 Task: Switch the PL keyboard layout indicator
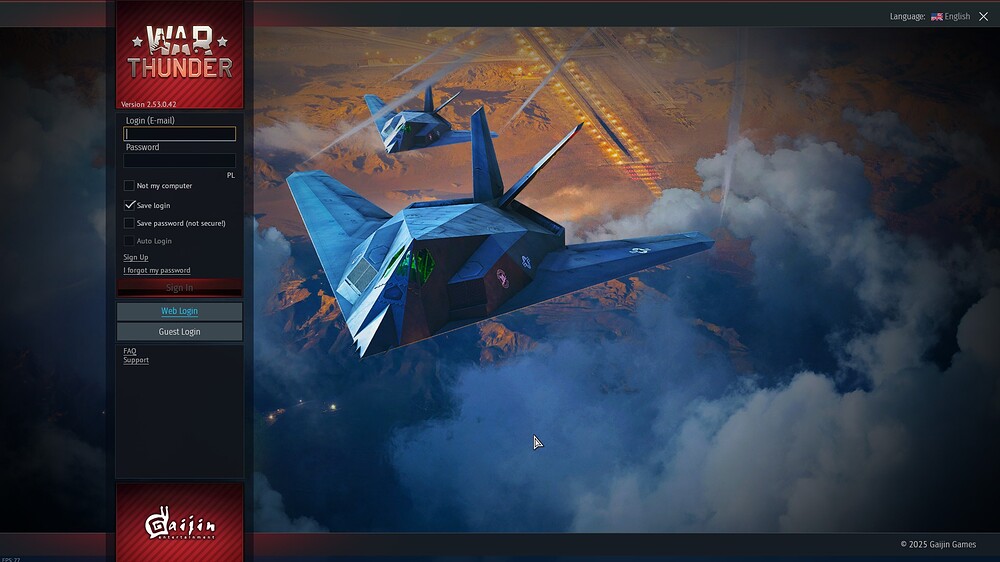point(230,175)
